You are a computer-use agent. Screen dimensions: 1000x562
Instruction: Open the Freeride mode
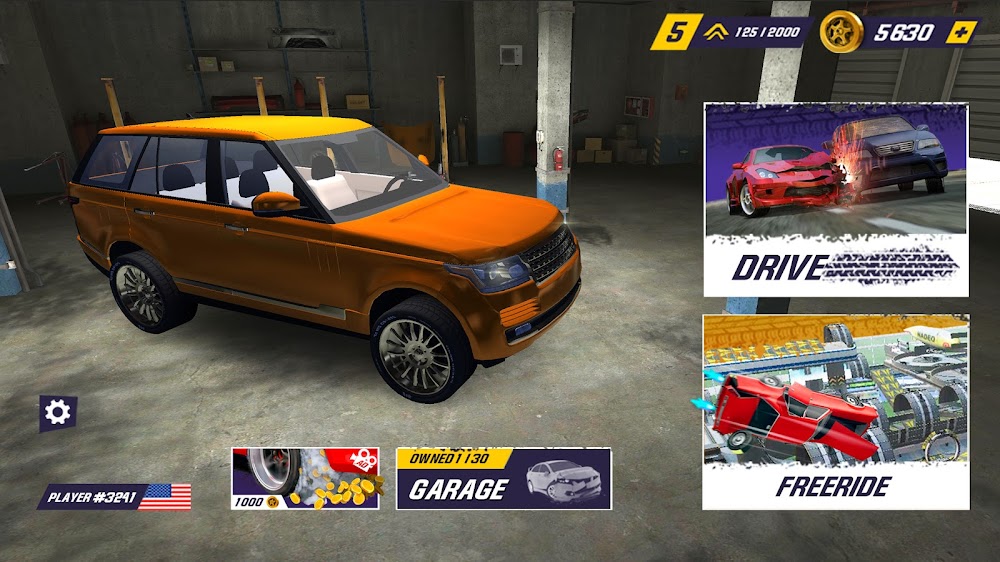click(x=835, y=412)
